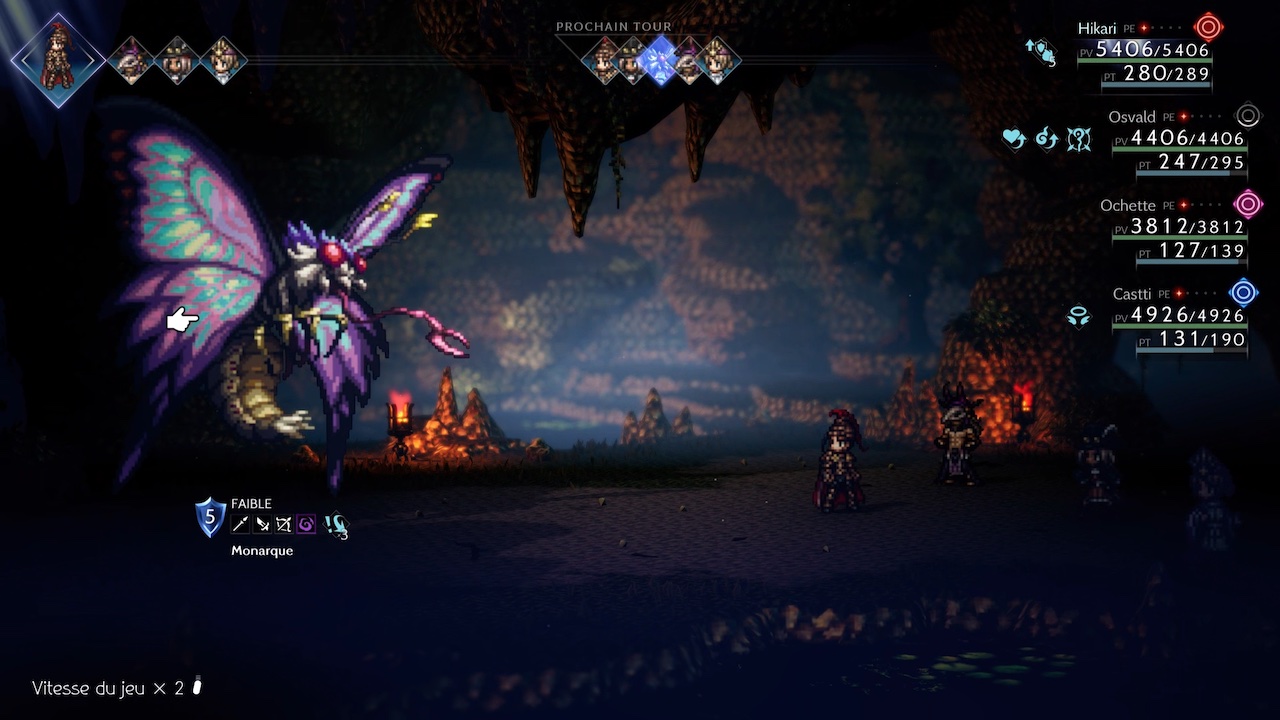This screenshot has height=720, width=1280.
Task: Inspect the cyan debuff icon beside Monarque's weaknesses
Action: pos(336,525)
